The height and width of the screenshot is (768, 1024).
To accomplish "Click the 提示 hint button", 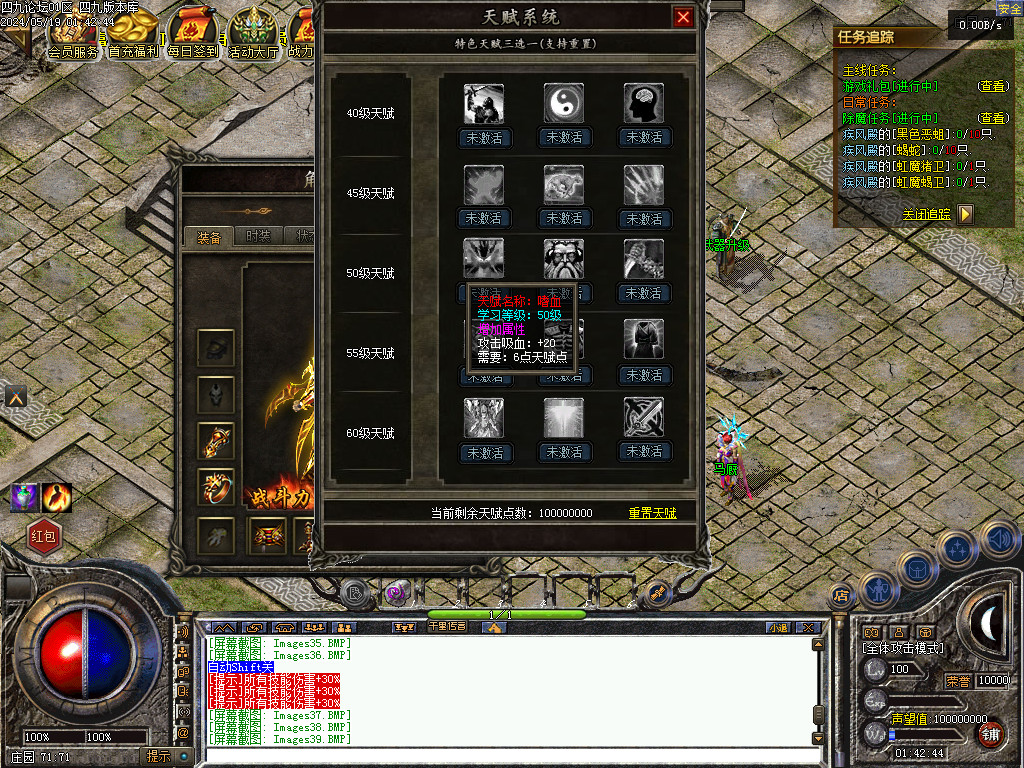I will [x=158, y=756].
